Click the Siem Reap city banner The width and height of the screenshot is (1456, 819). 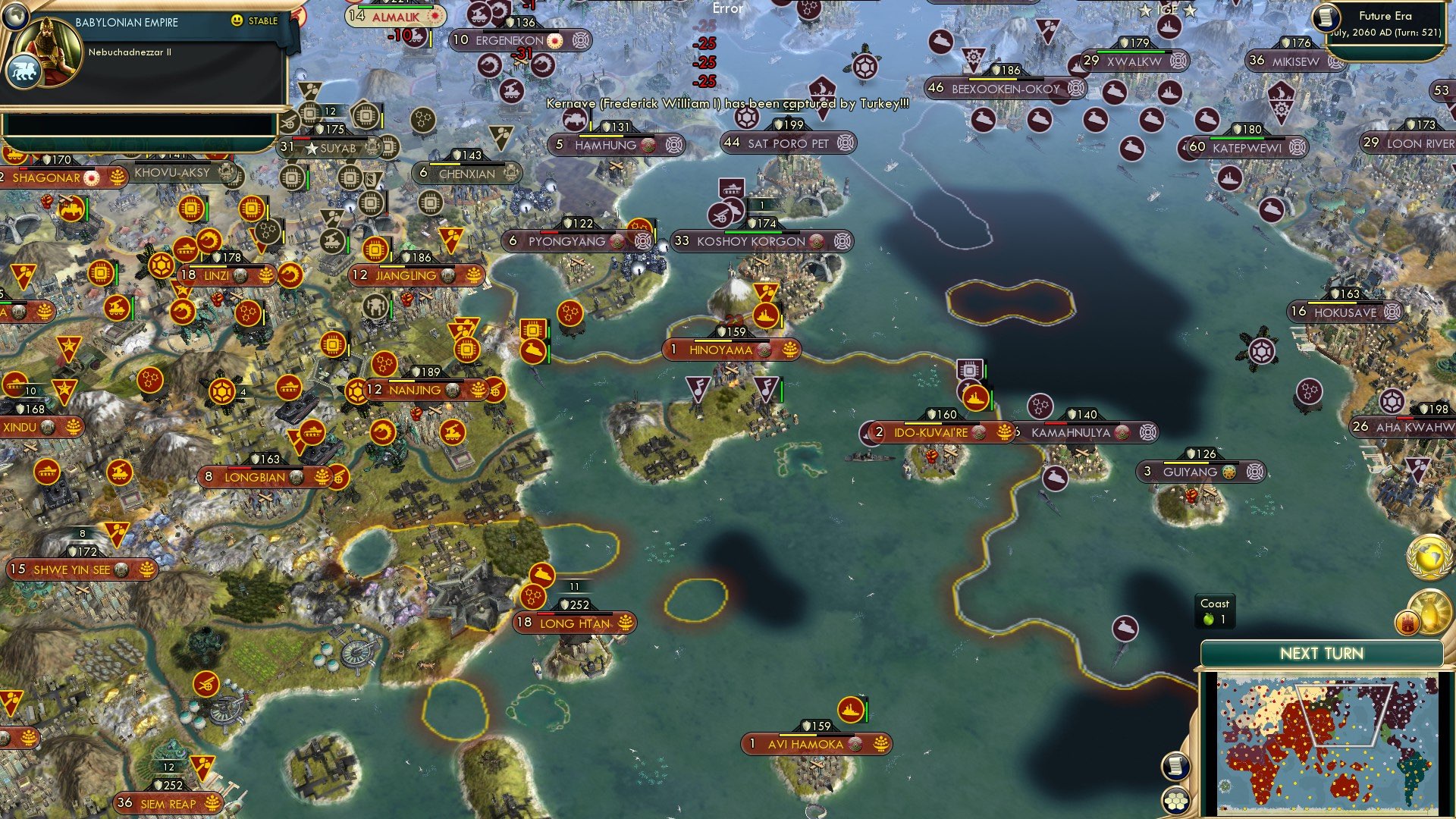click(168, 804)
